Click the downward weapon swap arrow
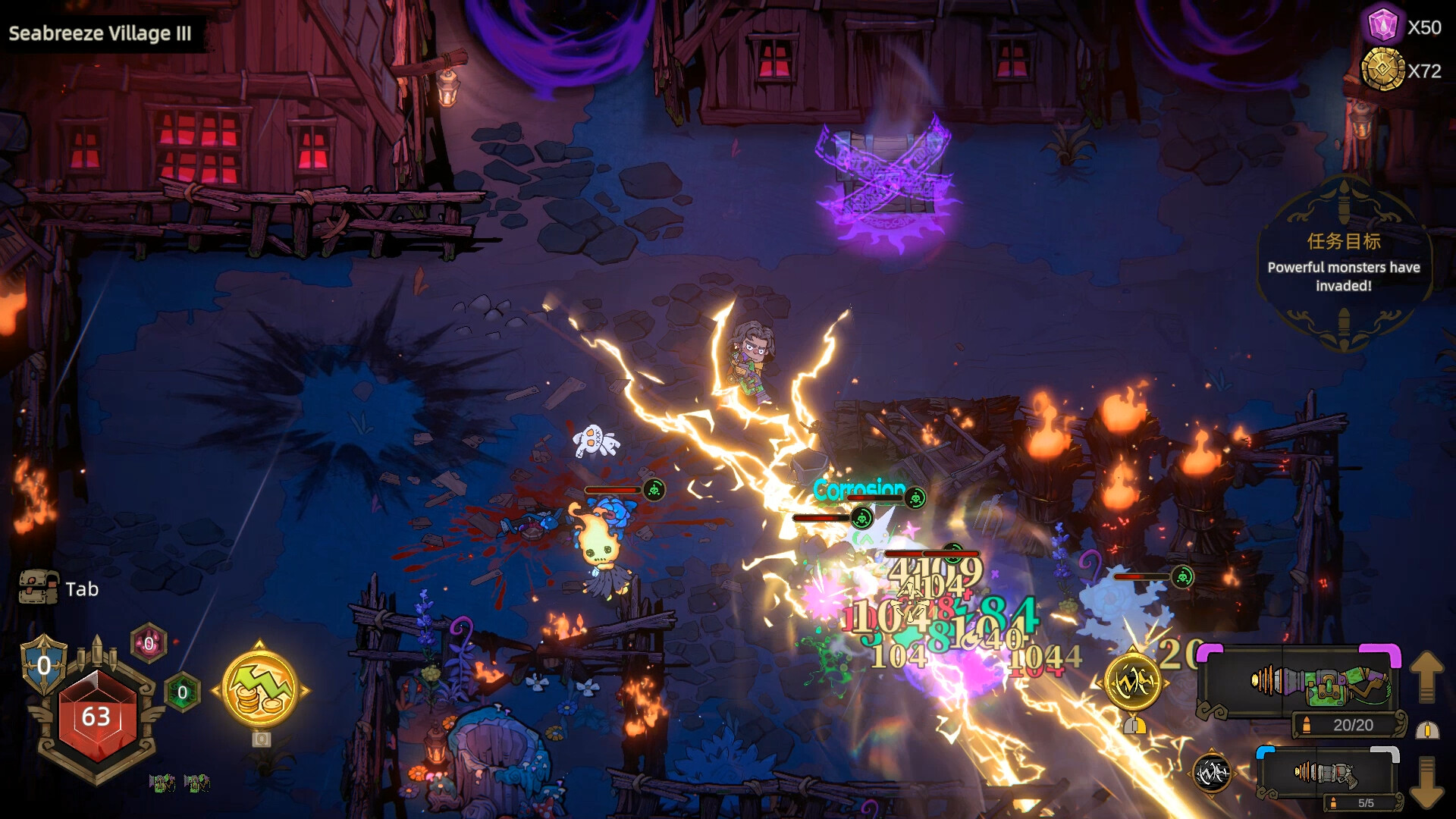Image resolution: width=1456 pixels, height=819 pixels. pyautogui.click(x=1426, y=781)
